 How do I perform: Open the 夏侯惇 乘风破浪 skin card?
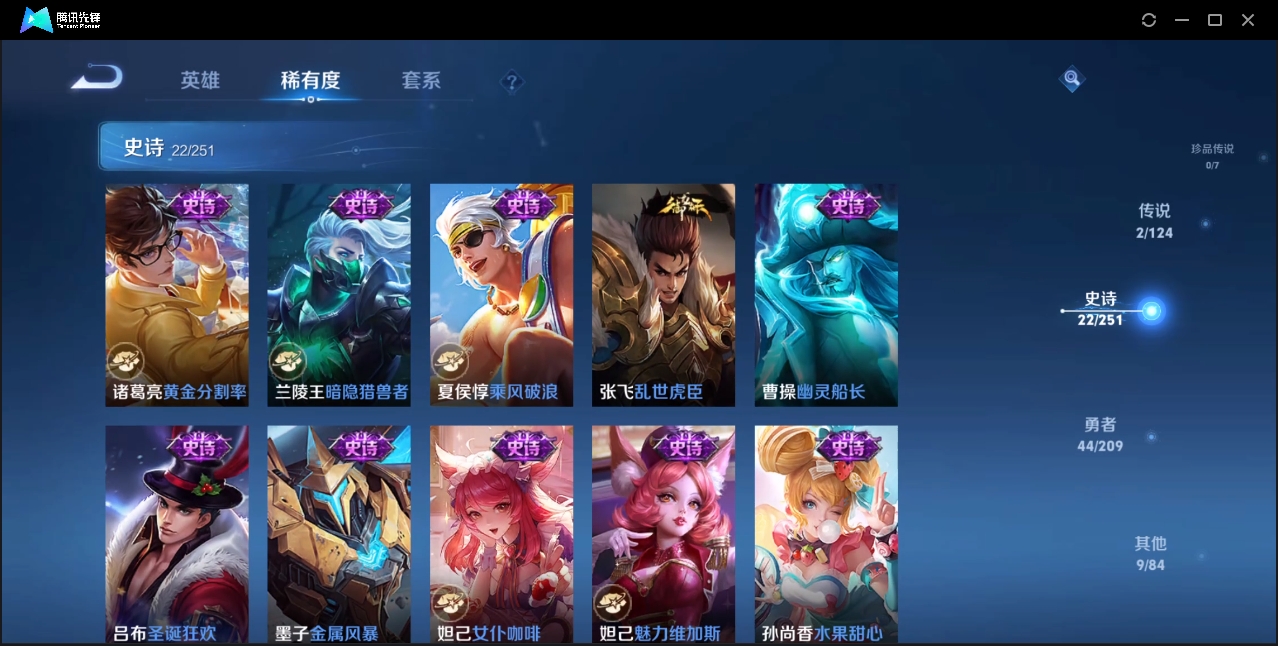502,295
